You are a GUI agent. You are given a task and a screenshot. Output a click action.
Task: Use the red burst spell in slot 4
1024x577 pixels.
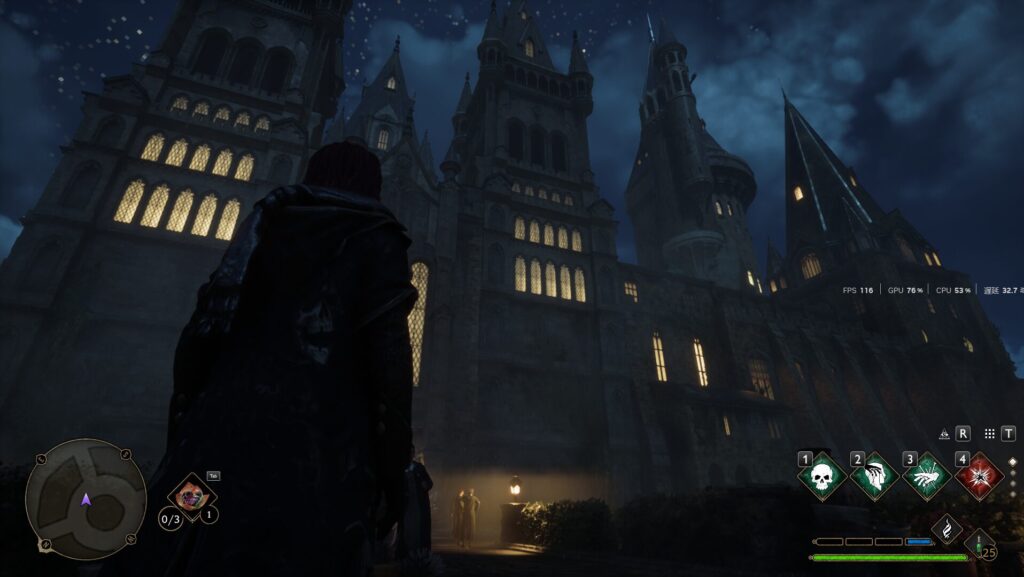coord(979,476)
